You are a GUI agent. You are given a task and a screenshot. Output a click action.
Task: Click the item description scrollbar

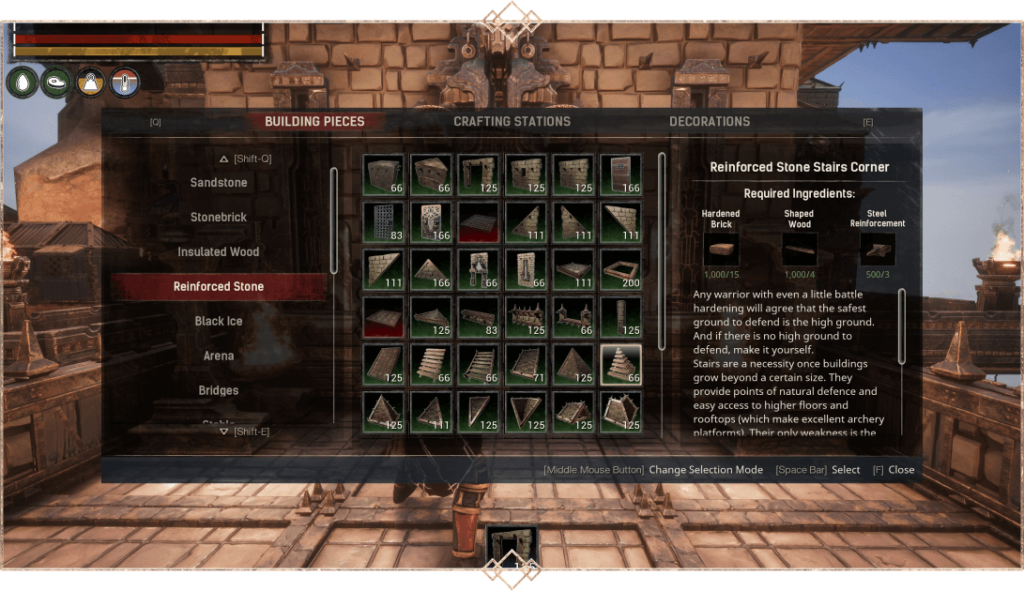tap(901, 327)
